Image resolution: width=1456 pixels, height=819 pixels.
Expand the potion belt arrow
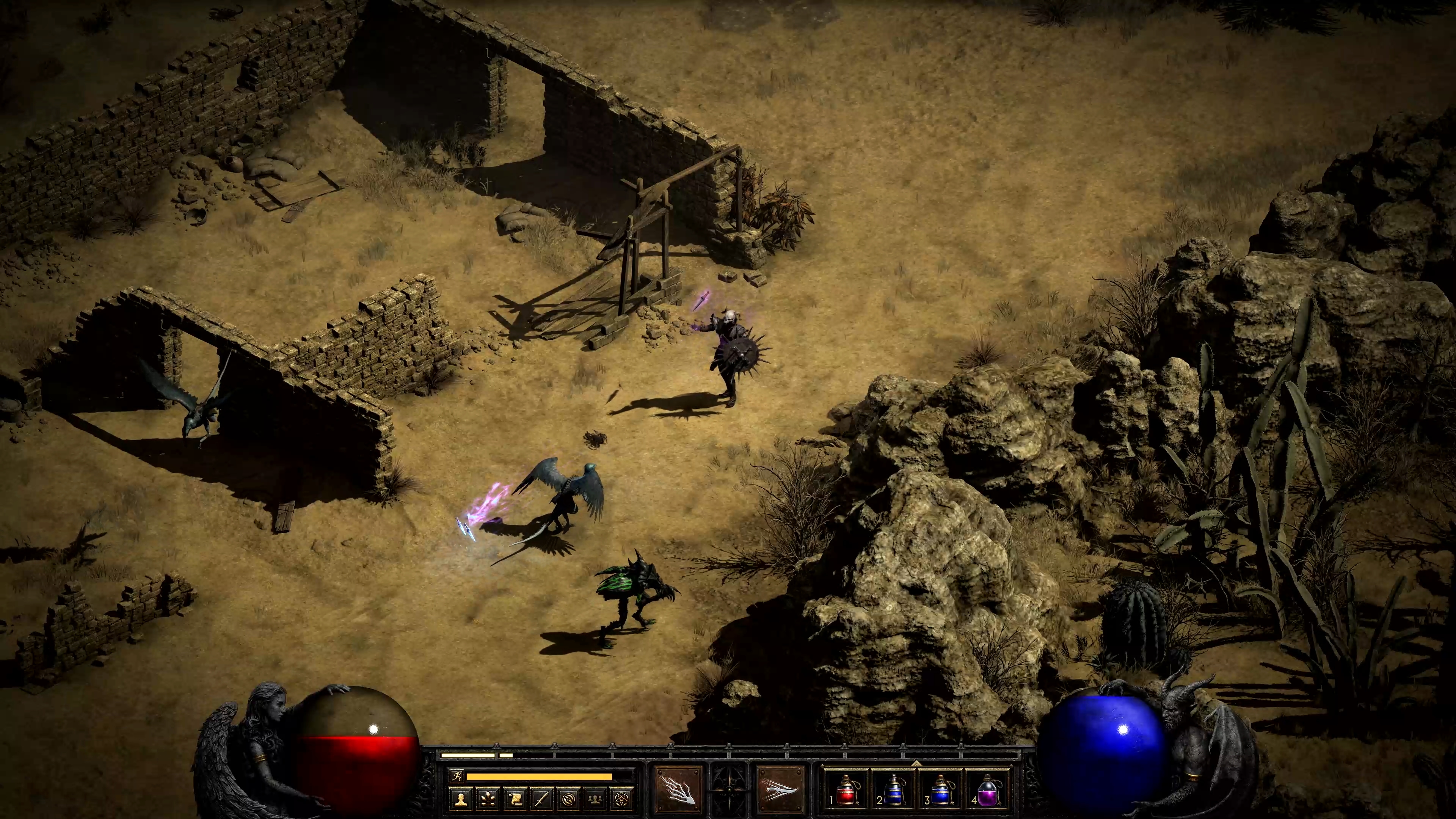point(916,763)
